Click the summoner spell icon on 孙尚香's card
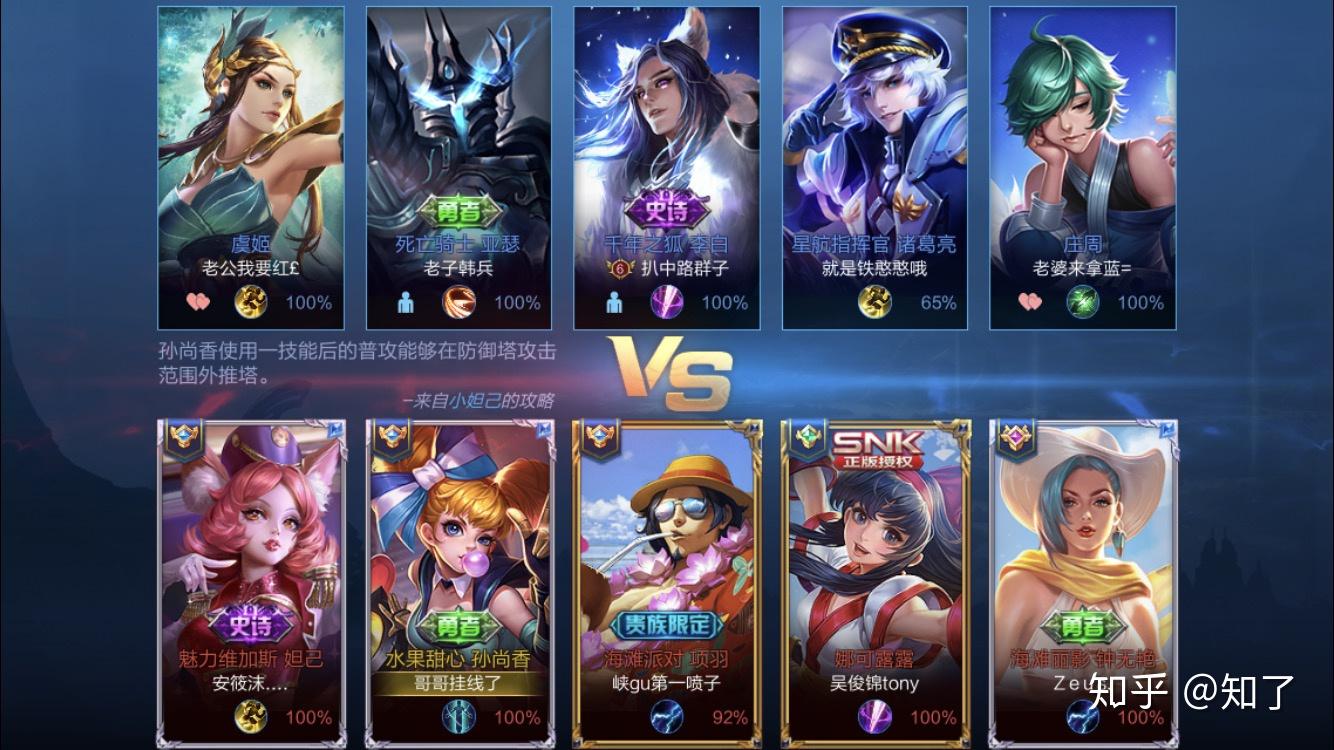1334x750 pixels. click(x=459, y=716)
